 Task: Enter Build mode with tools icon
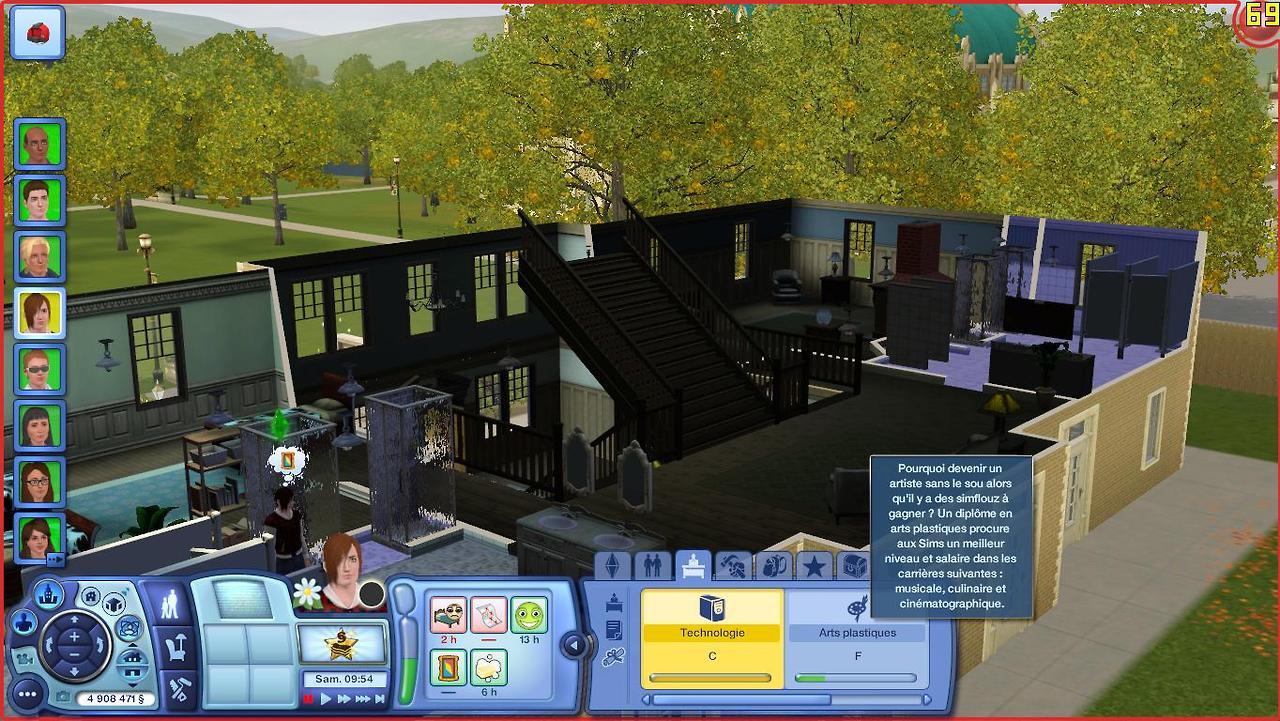179,689
